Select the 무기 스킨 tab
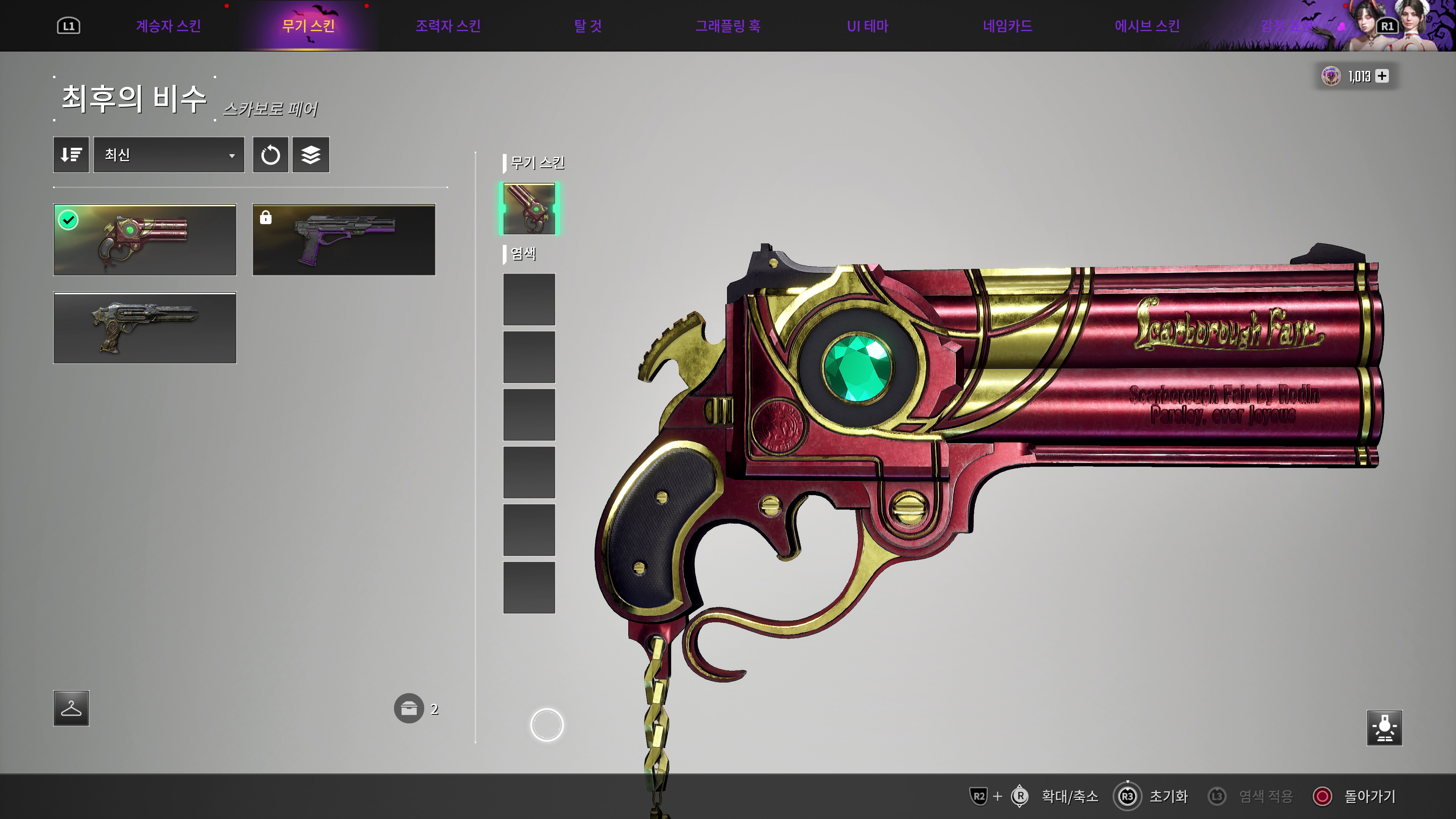Viewport: 1456px width, 819px height. point(309,26)
